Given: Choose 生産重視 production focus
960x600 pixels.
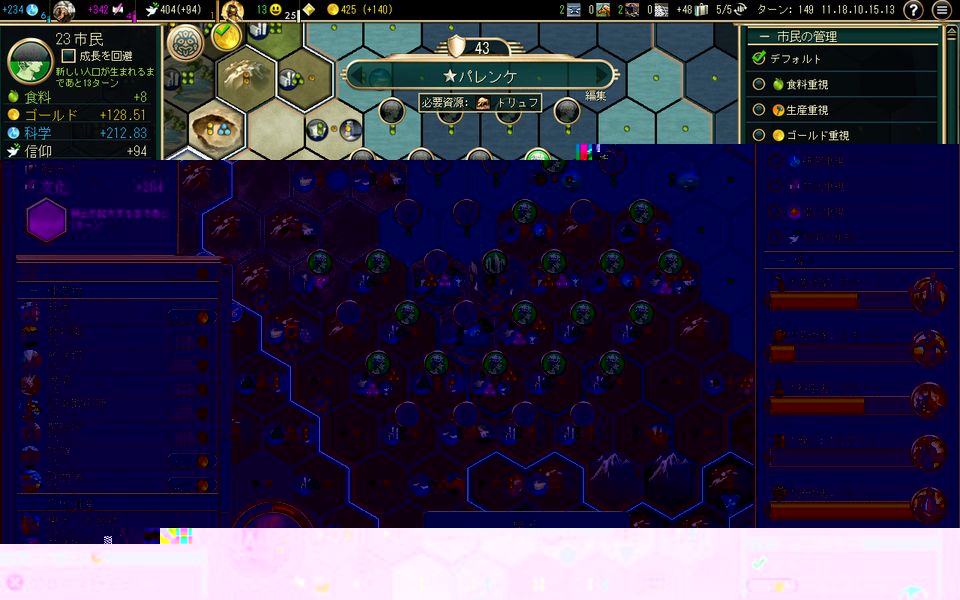Looking at the screenshot, I should click(759, 110).
